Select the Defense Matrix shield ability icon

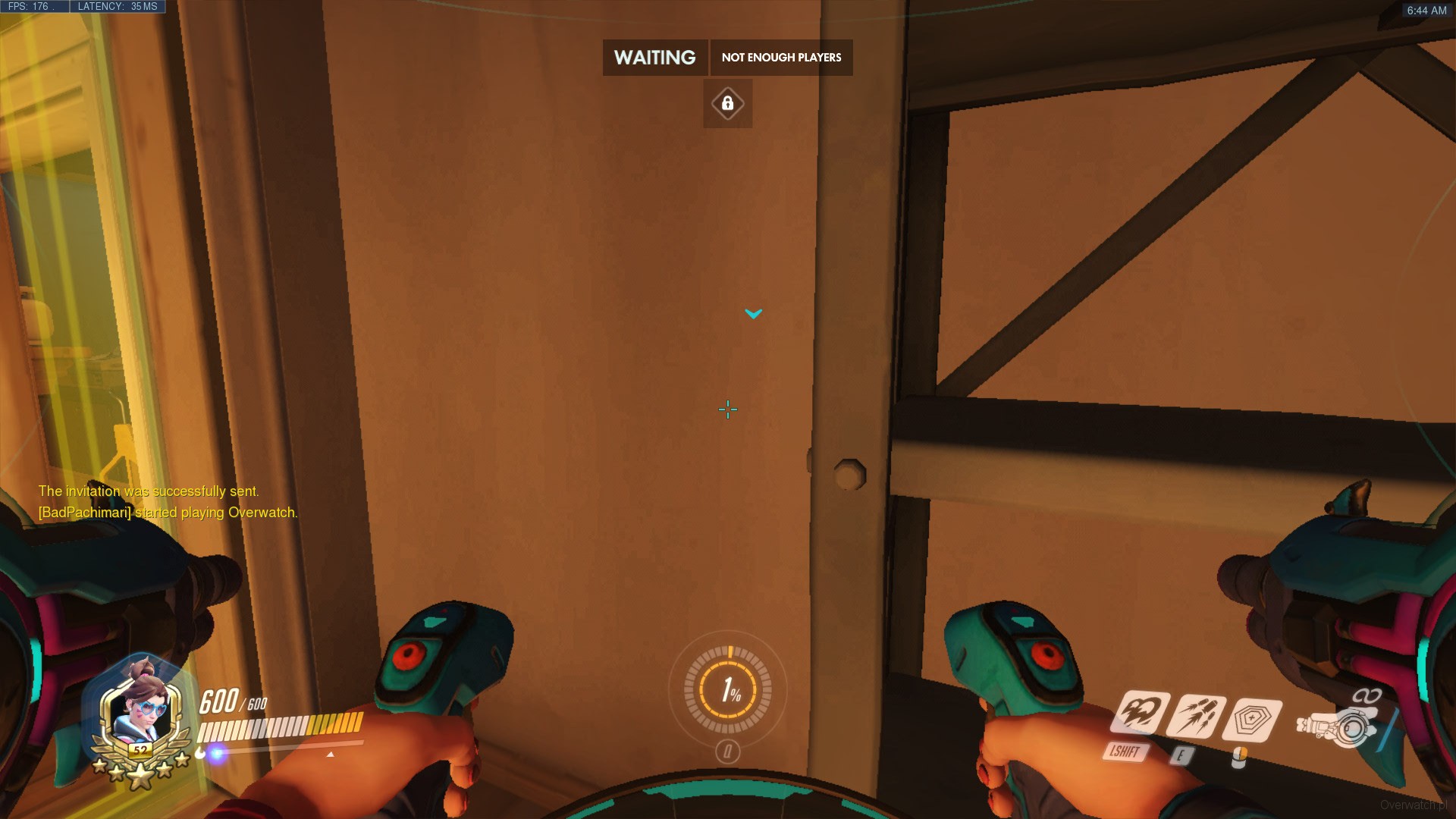pos(1254,720)
